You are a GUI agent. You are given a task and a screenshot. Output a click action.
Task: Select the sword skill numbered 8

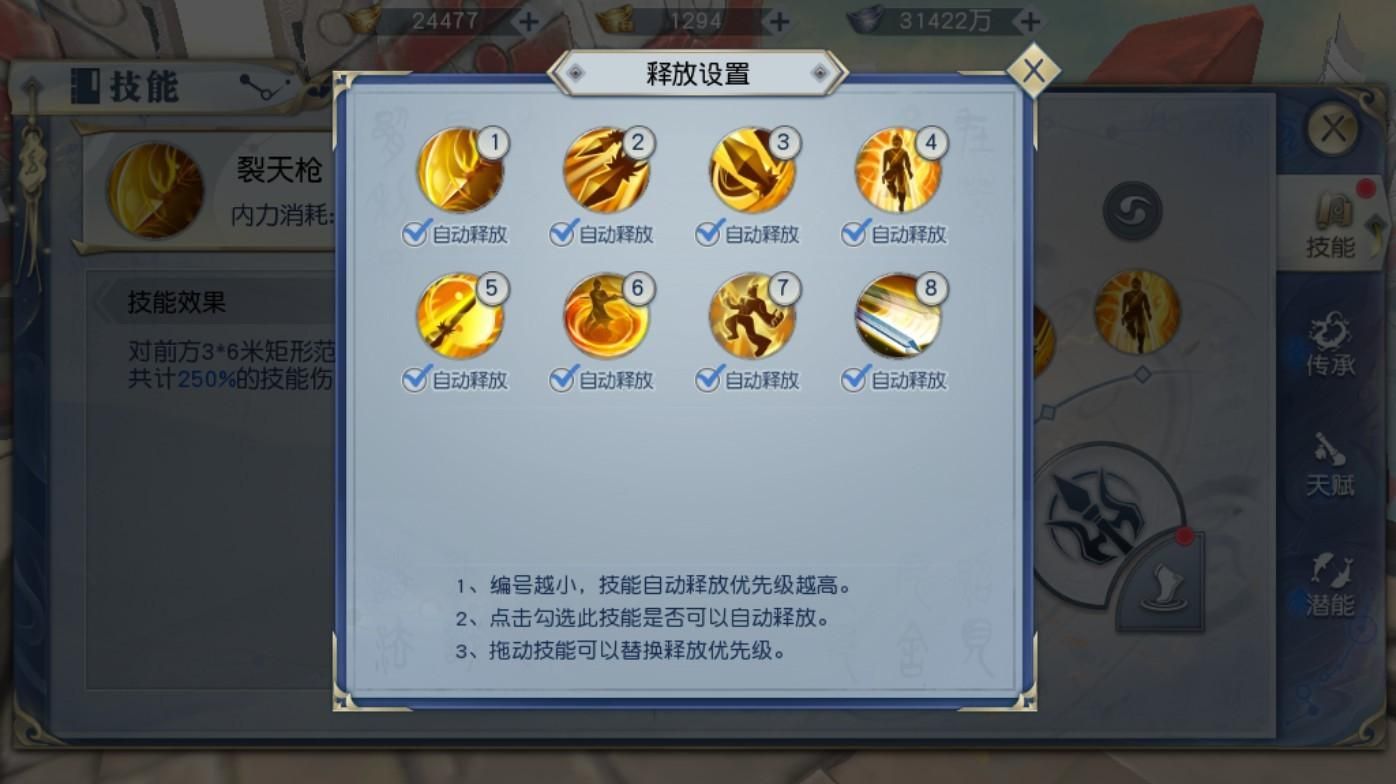tap(897, 317)
